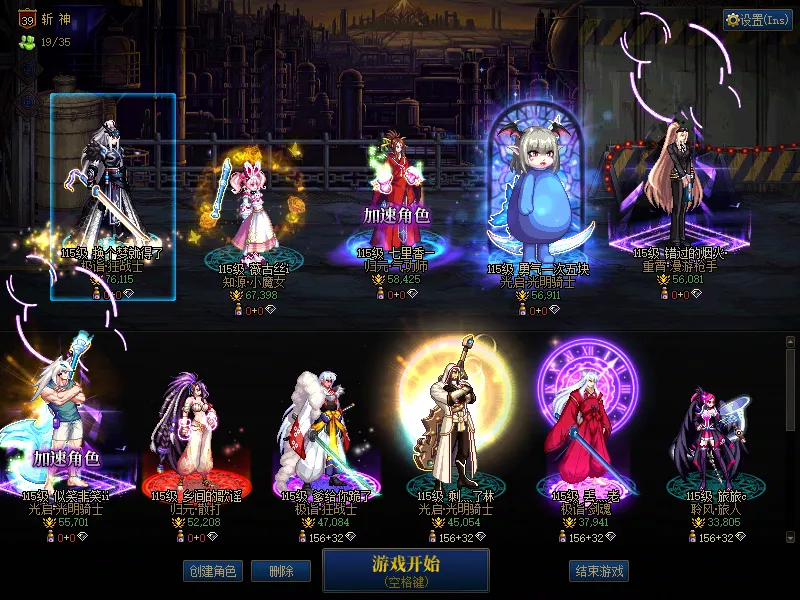
Task: Click the 创建角色 create character button
Action: point(212,571)
